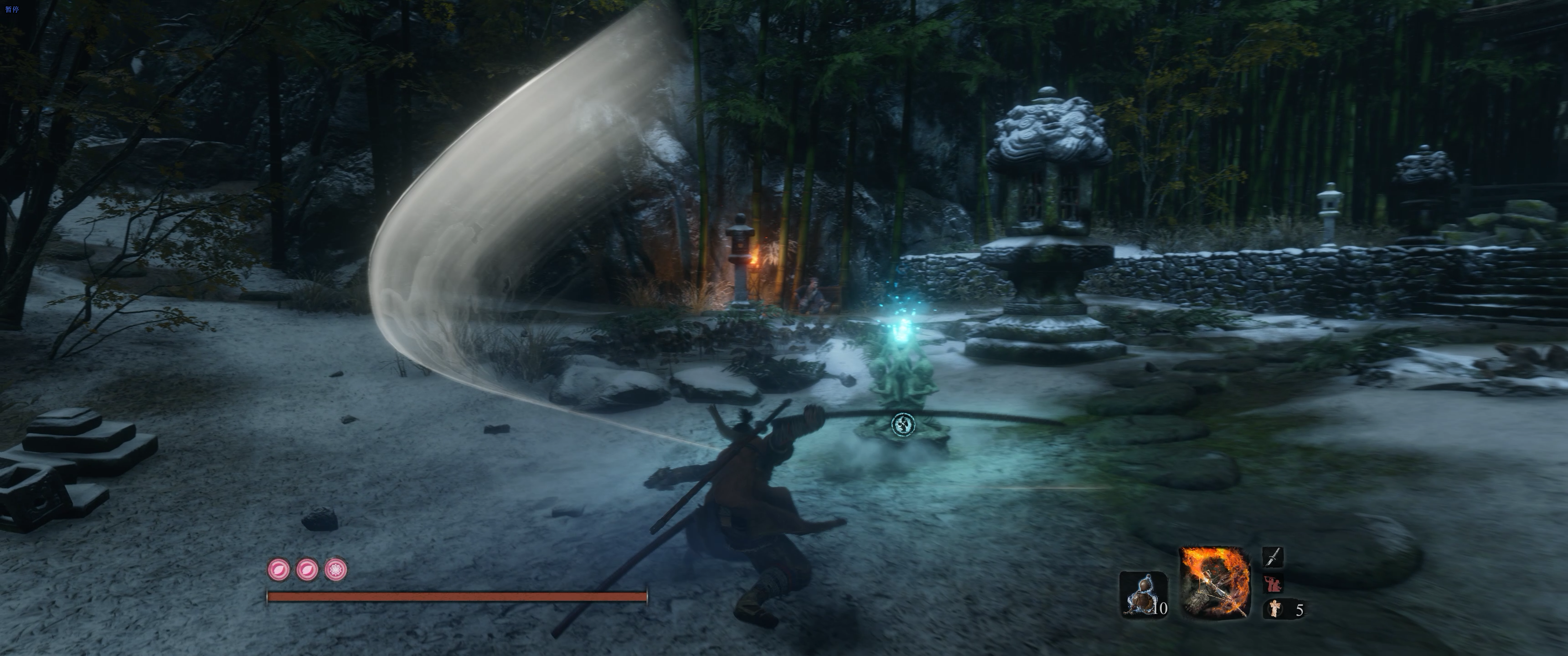
Task: Click the flower-shaped resurrection node
Action: click(335, 569)
